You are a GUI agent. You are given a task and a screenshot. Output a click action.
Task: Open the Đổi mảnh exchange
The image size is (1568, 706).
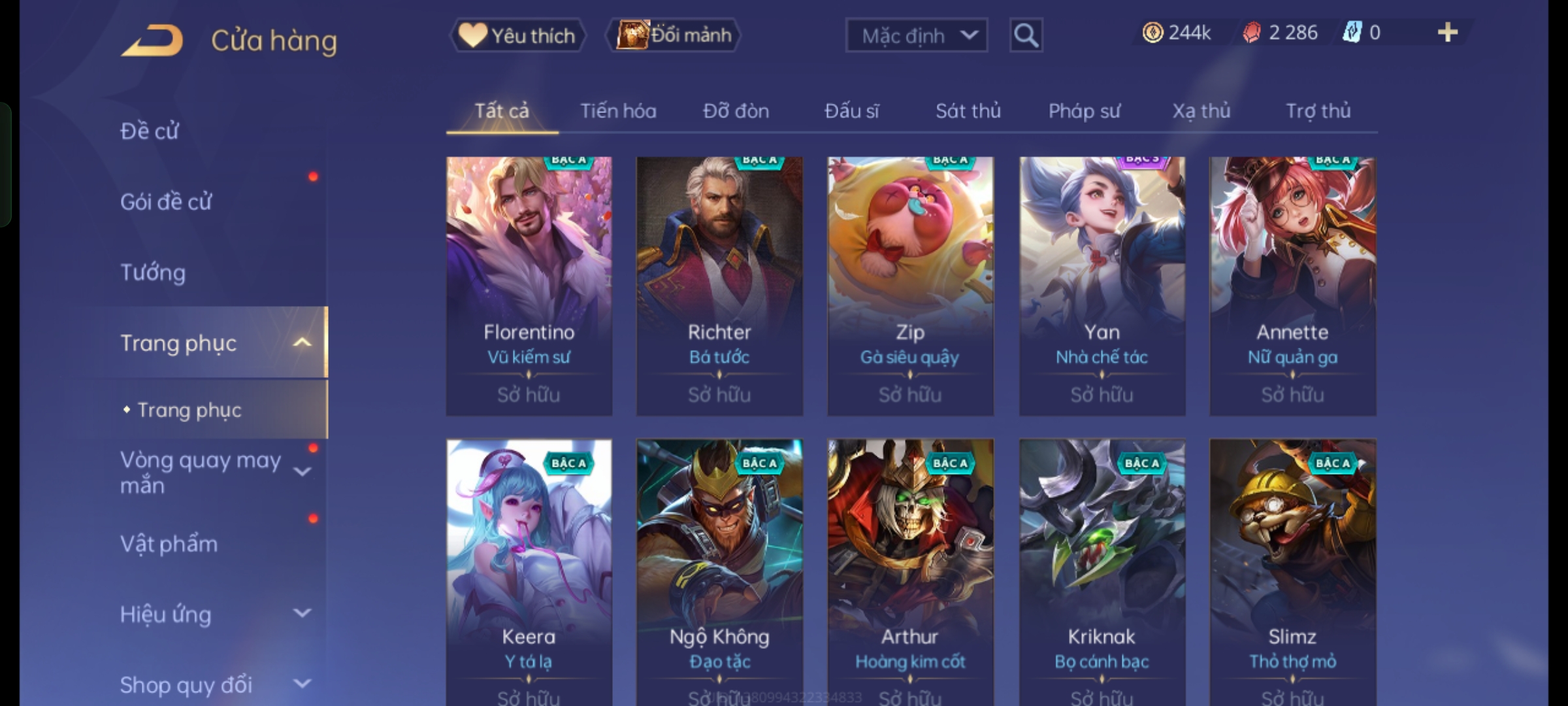[x=674, y=35]
